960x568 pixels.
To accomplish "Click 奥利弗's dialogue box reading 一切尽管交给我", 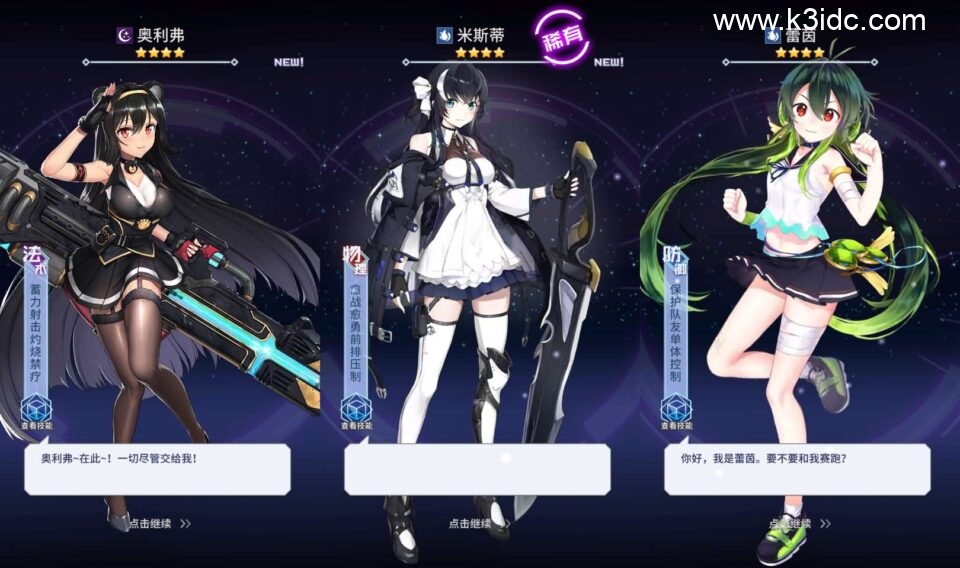I will (x=157, y=469).
